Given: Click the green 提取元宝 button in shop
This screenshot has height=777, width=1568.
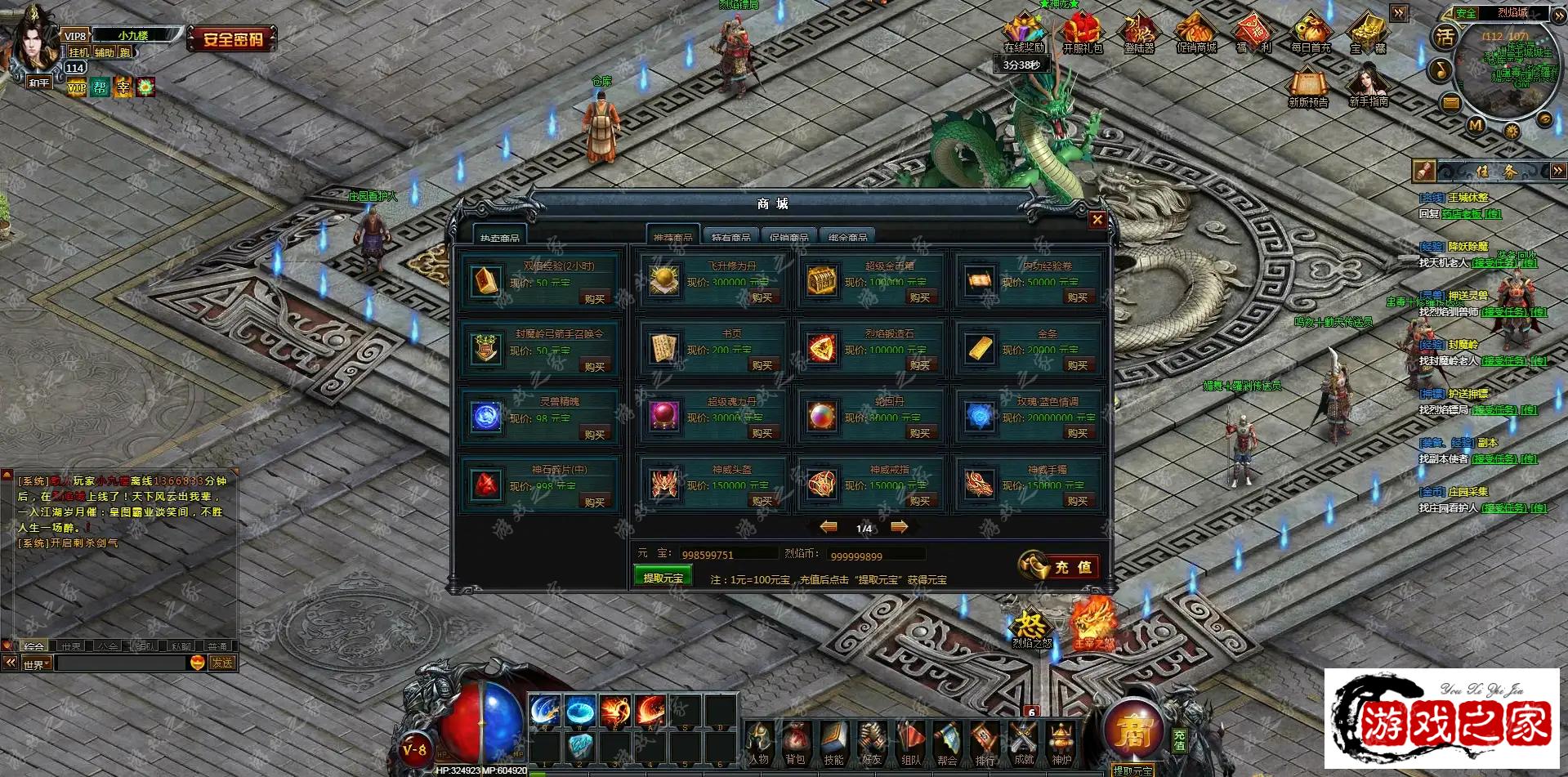Looking at the screenshot, I should pos(663,578).
